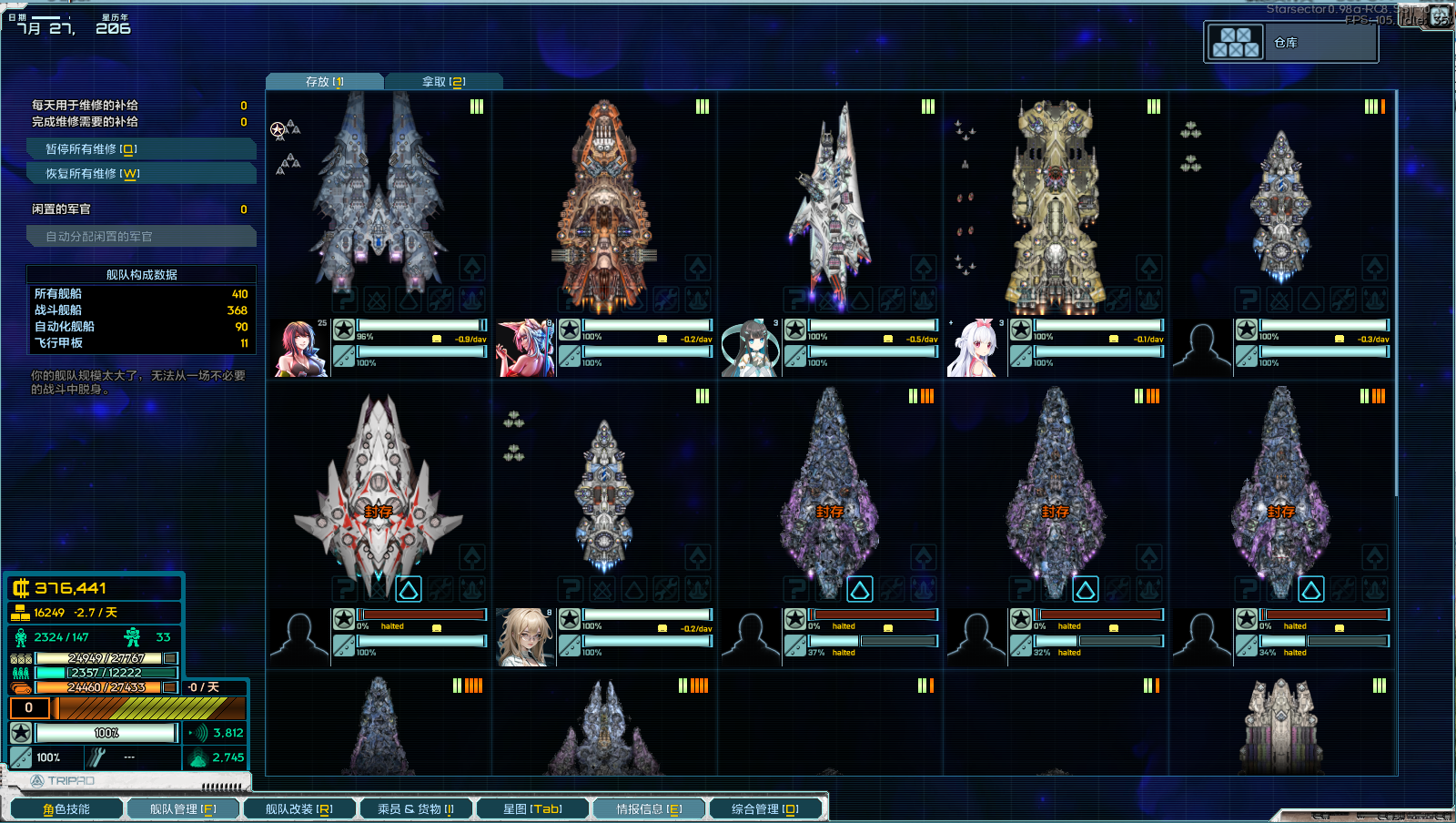Open the 情报信息 intel tab
The image size is (1456, 823).
[x=649, y=808]
